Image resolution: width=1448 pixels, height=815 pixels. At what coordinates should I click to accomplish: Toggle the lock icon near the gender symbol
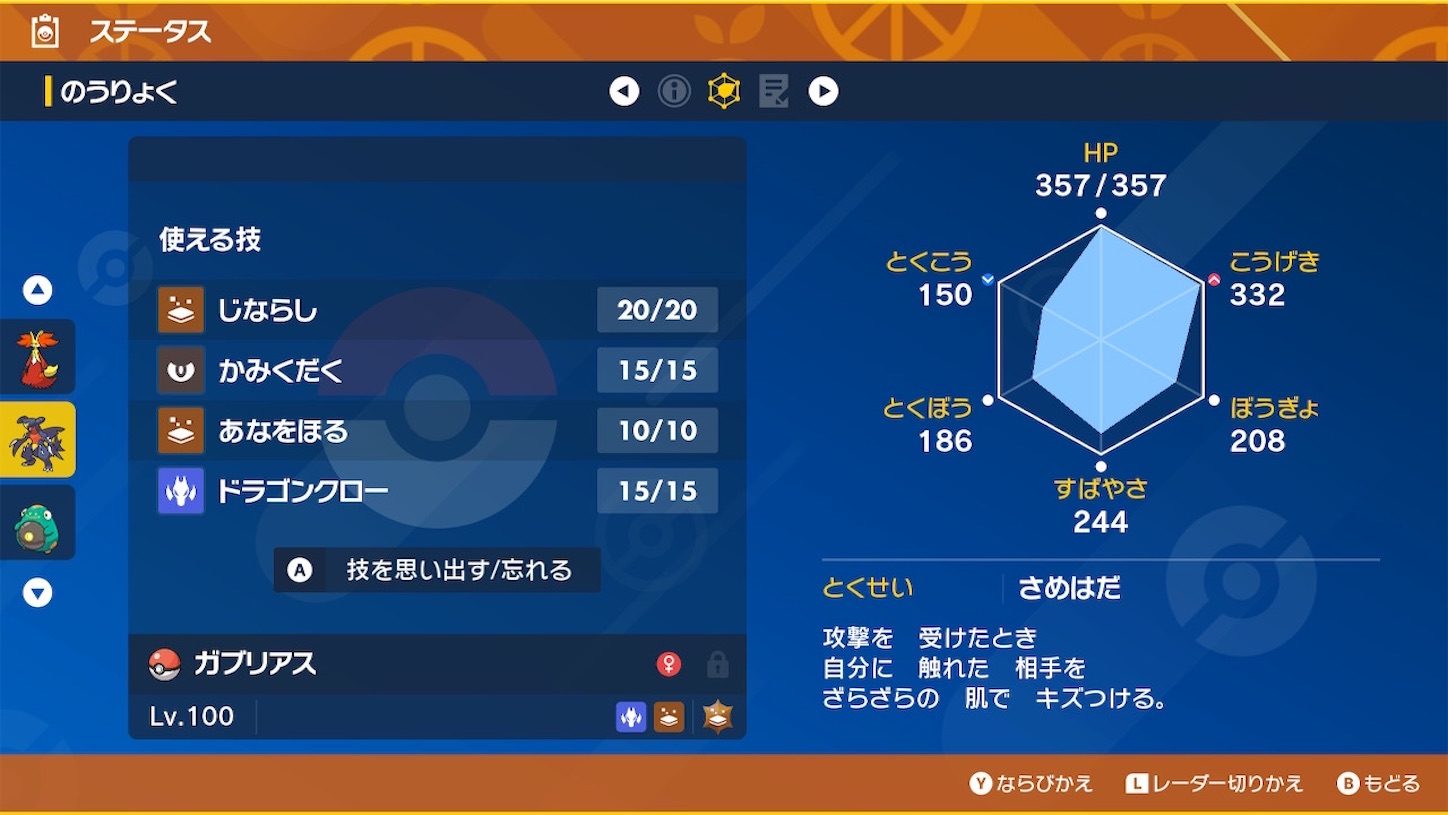717,664
